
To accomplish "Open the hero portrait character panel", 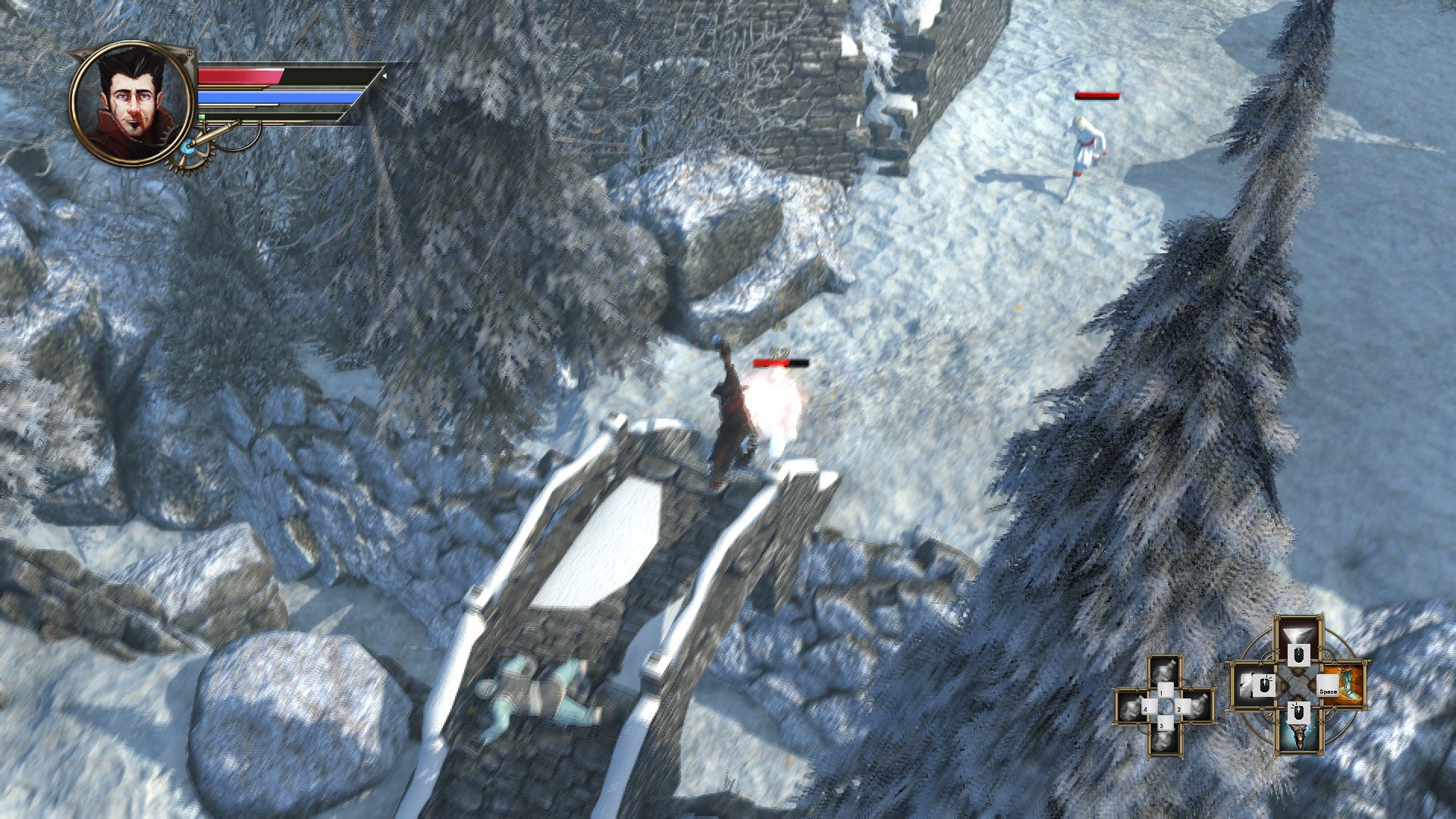I will click(x=130, y=104).
